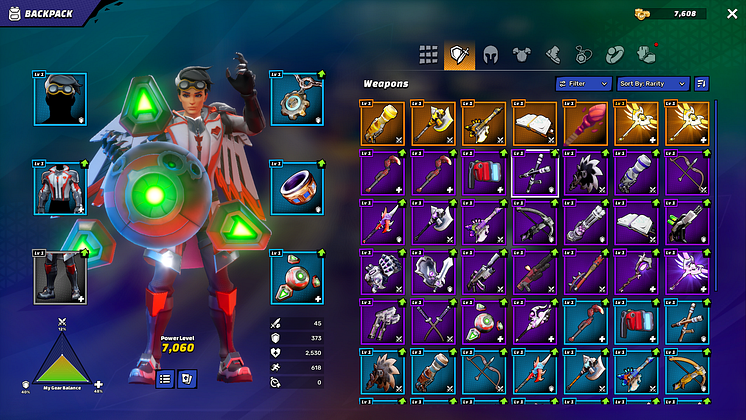Switch to the helmet gear tab
This screenshot has width=746, height=420.
point(490,55)
